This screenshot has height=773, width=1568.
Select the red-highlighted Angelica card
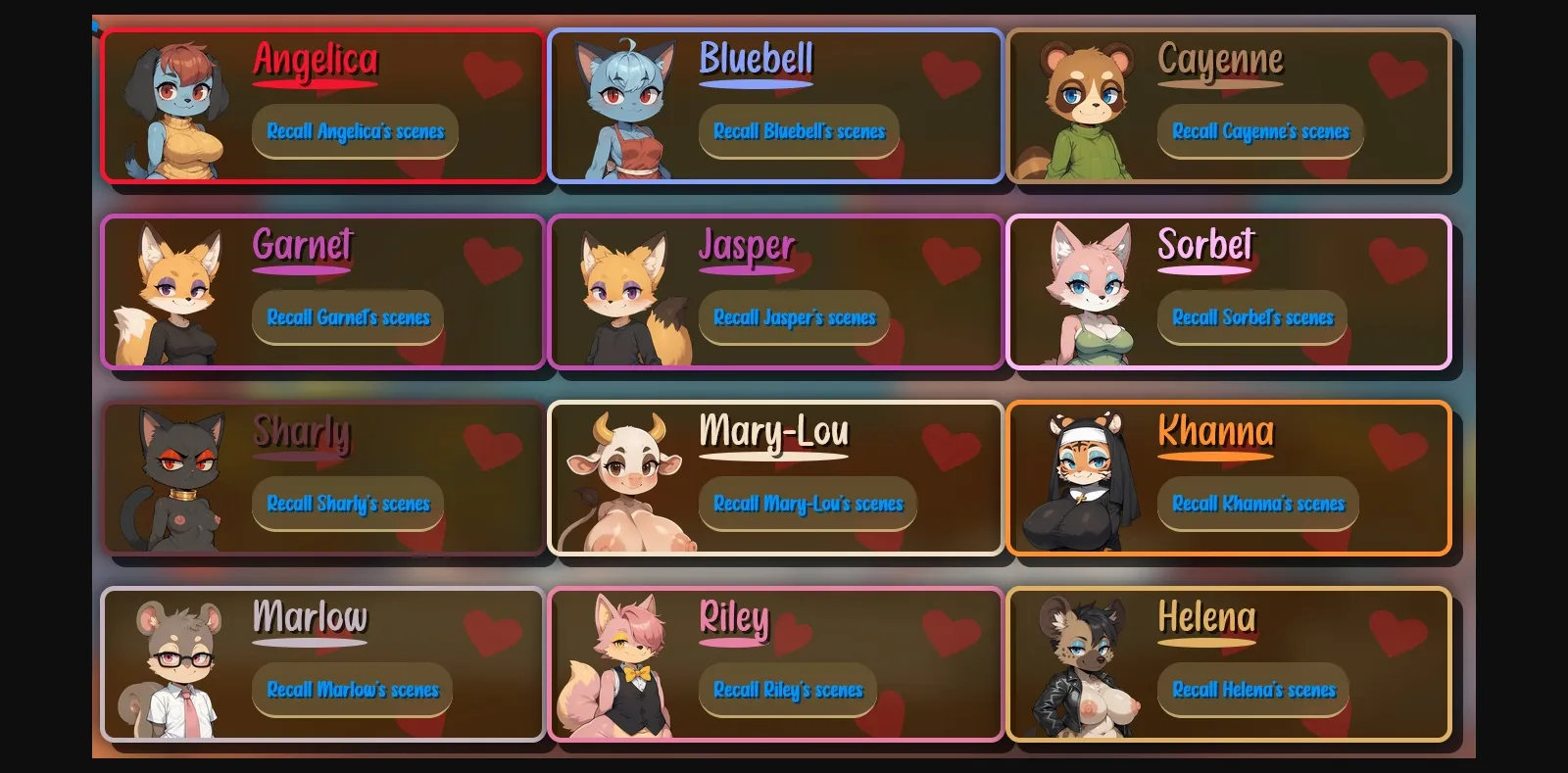pos(323,108)
